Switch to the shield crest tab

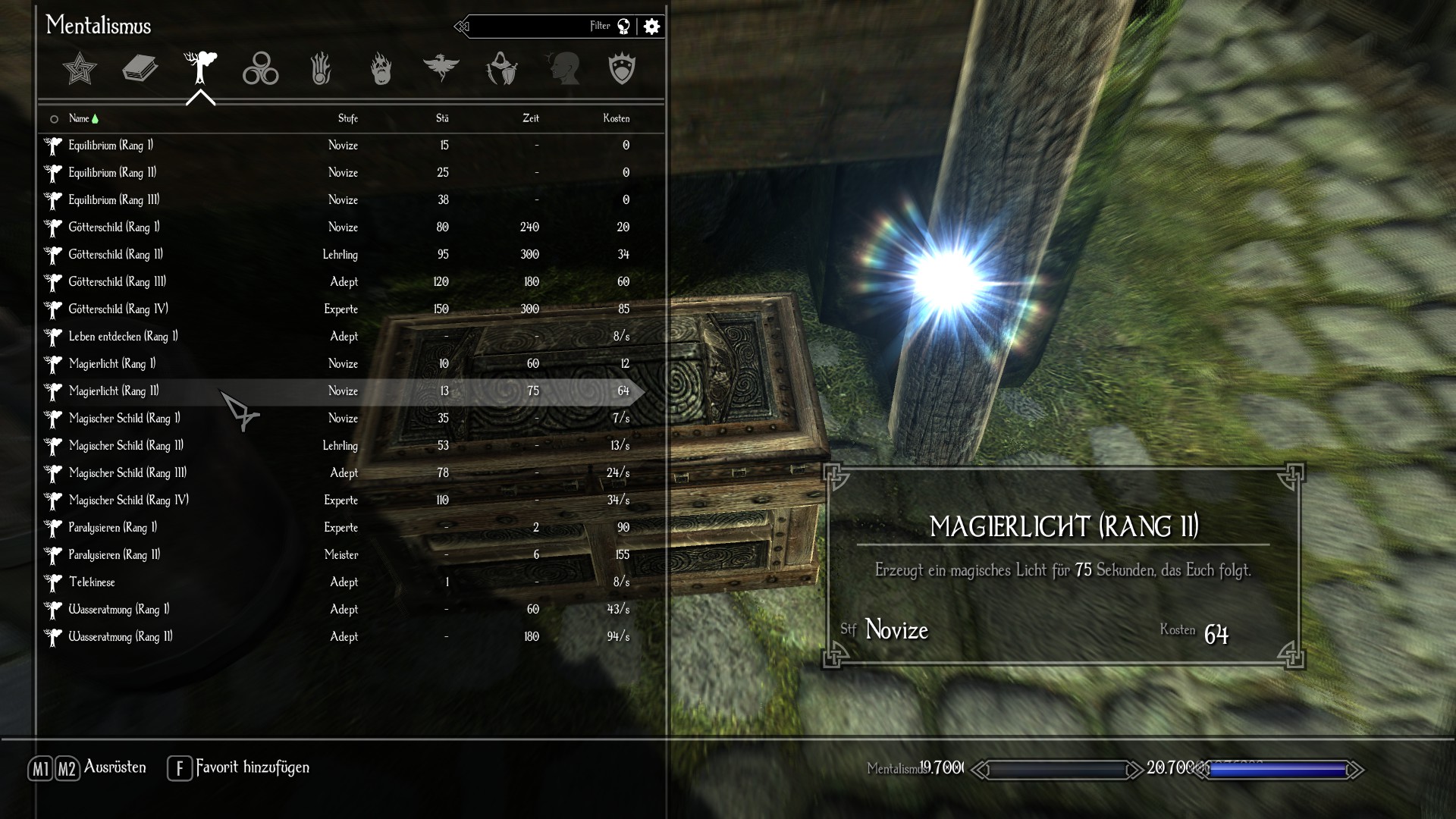622,69
